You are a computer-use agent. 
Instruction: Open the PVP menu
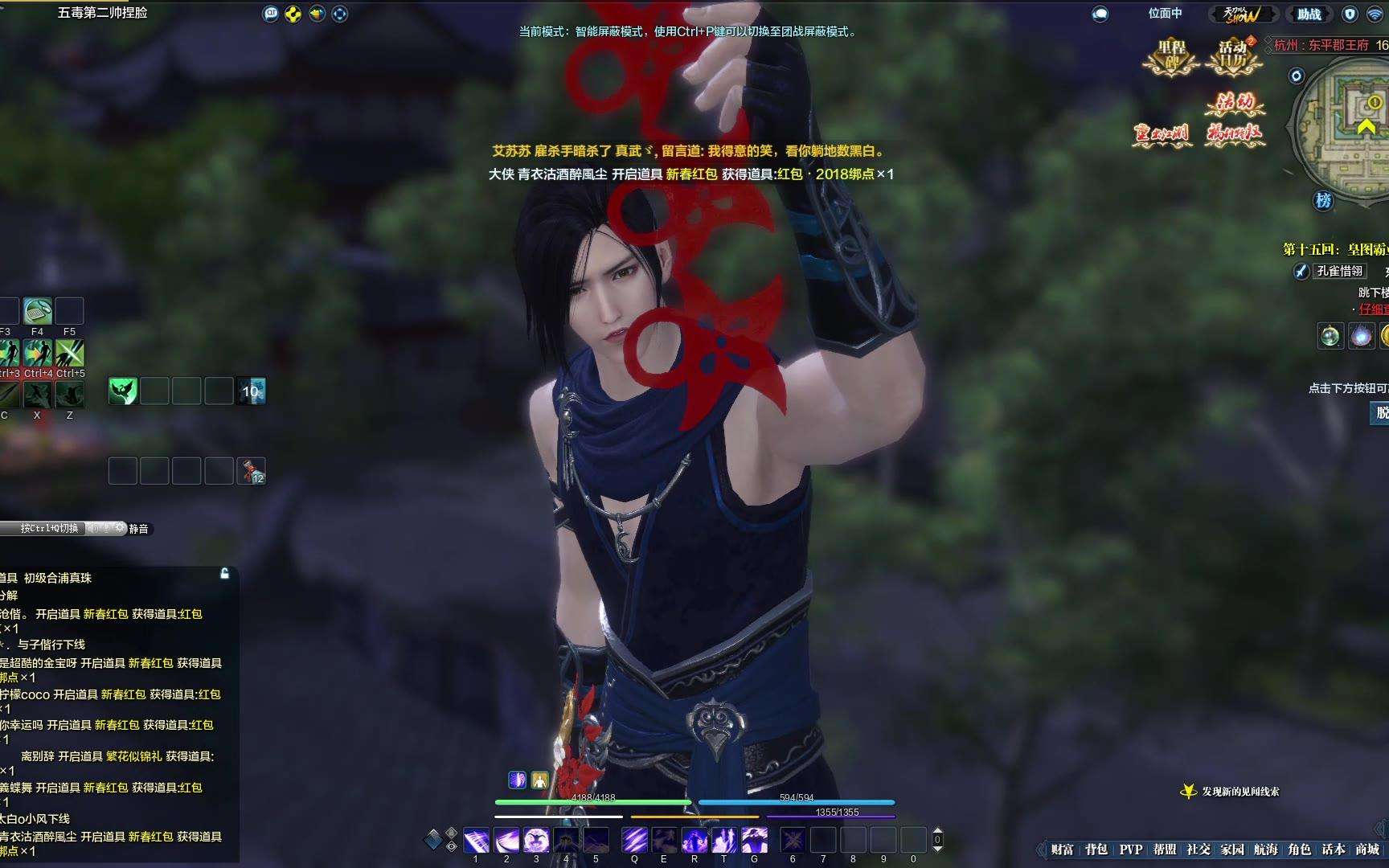tap(1130, 850)
